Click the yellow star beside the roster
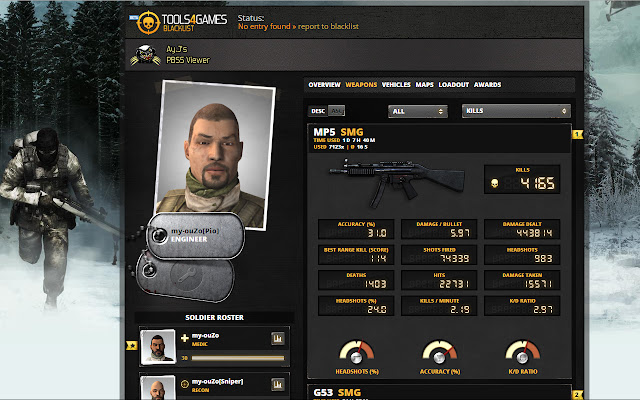Viewport: 640px width, 400px height. (132, 346)
